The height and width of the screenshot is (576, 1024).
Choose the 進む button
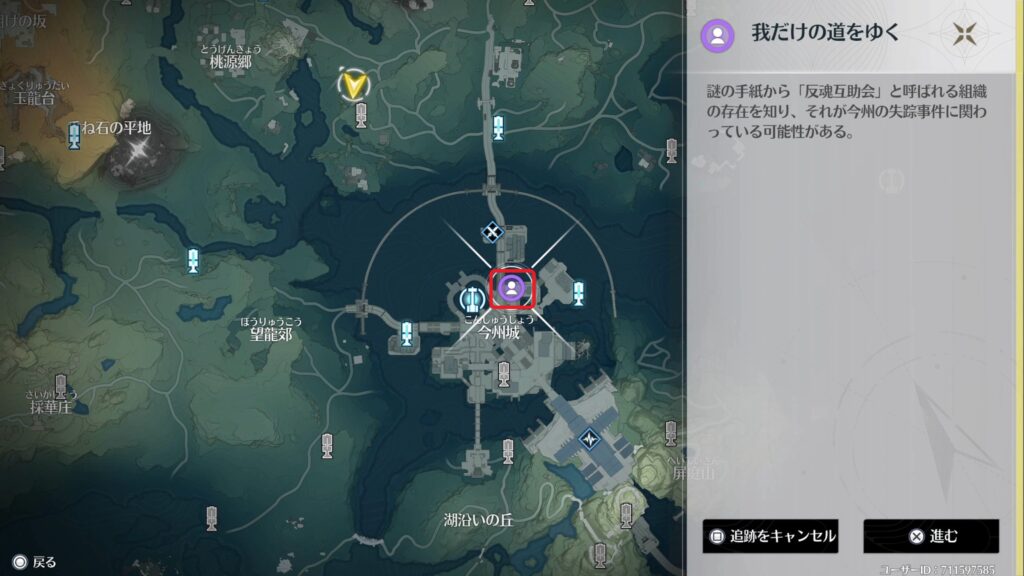(x=931, y=536)
